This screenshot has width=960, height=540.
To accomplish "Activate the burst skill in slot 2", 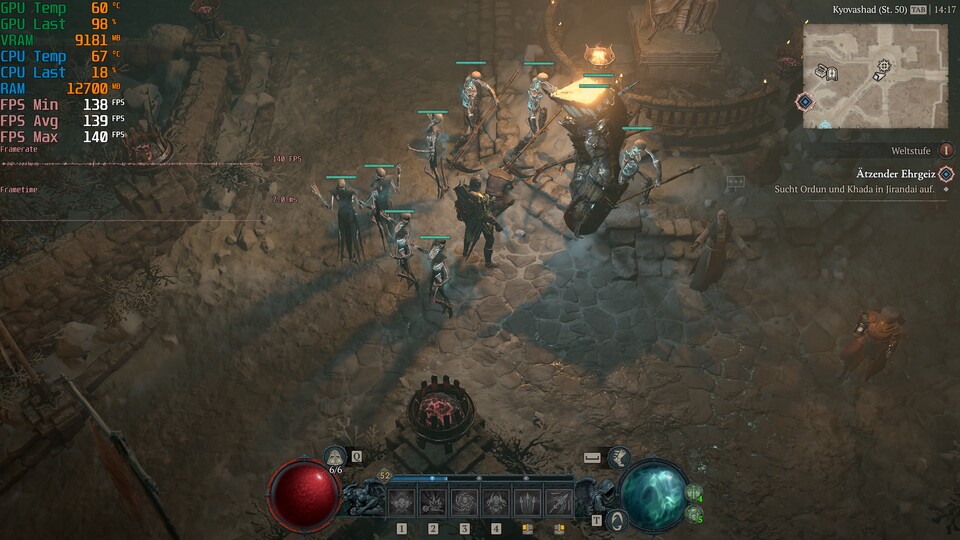I will click(433, 501).
